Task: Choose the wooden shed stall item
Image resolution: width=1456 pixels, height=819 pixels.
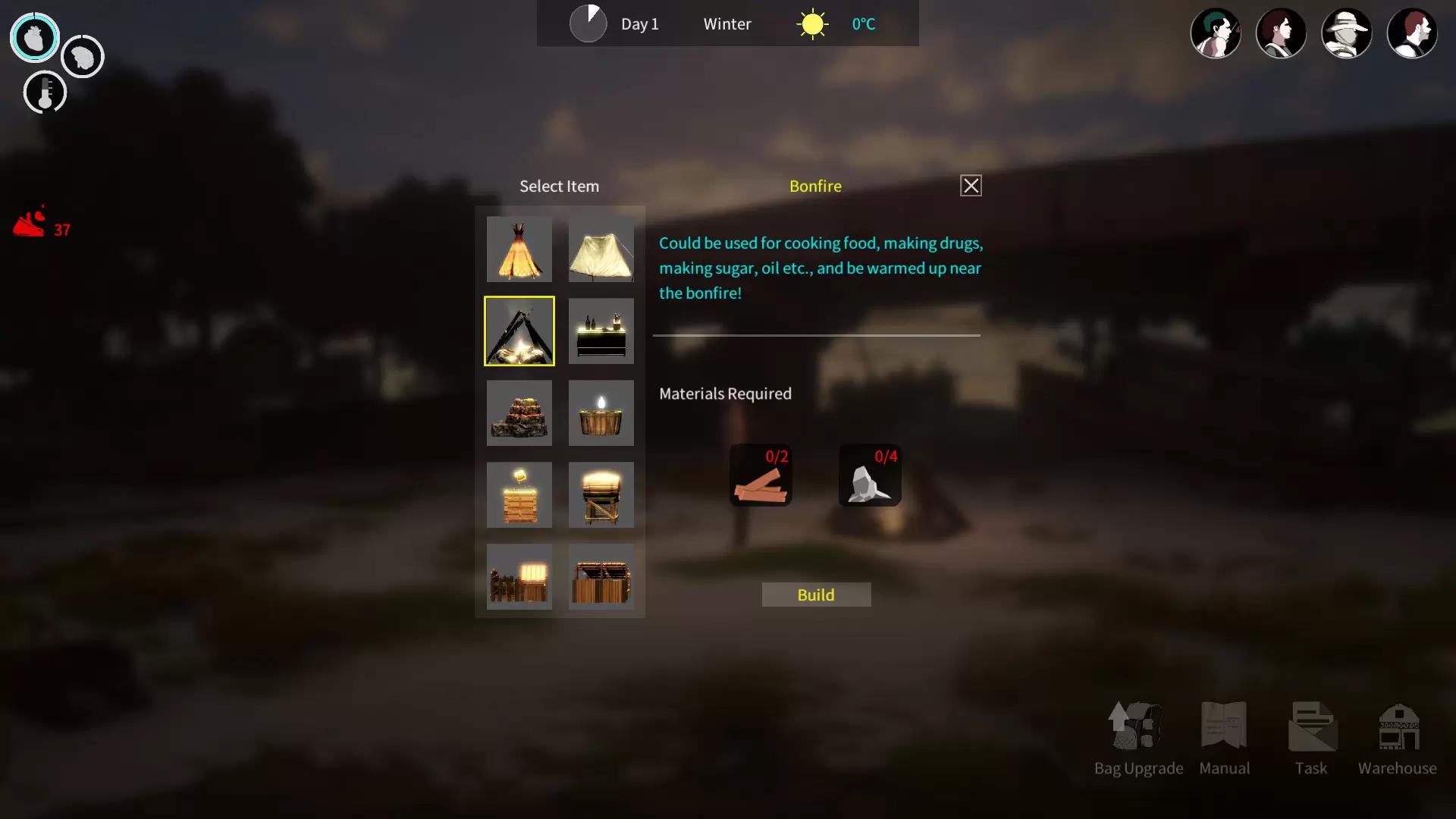Action: (601, 577)
